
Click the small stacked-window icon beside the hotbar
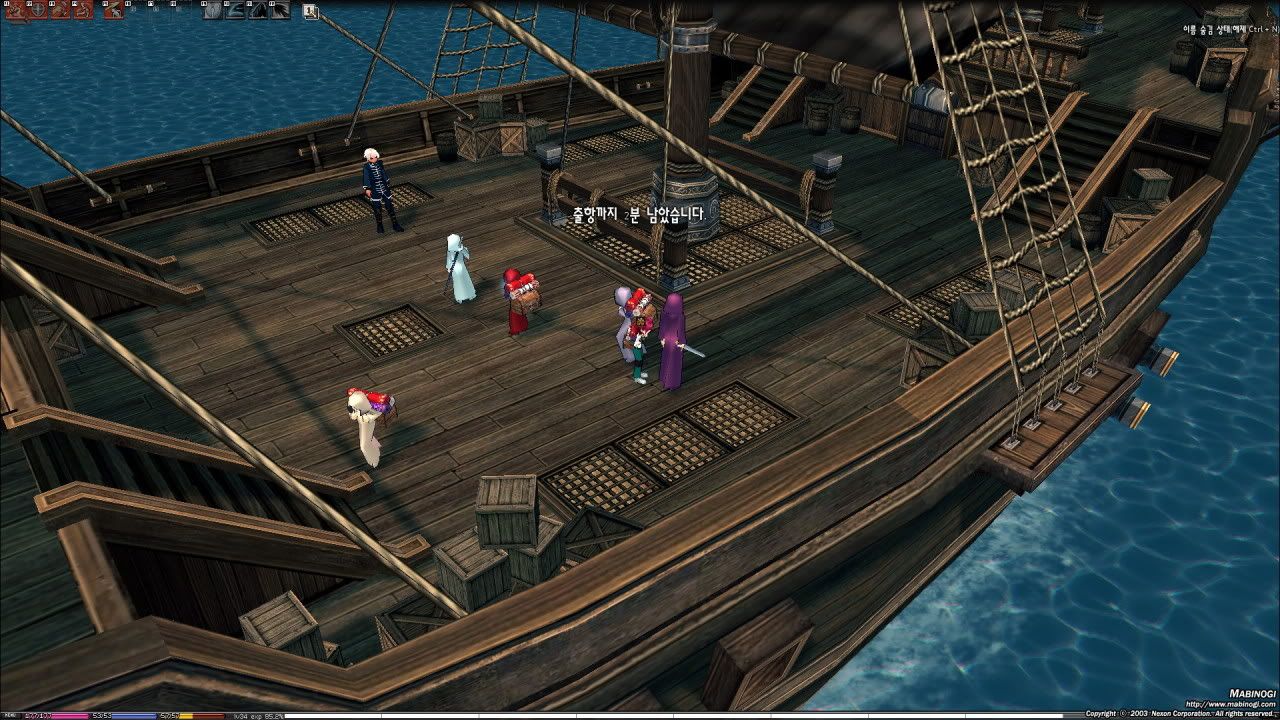point(311,12)
